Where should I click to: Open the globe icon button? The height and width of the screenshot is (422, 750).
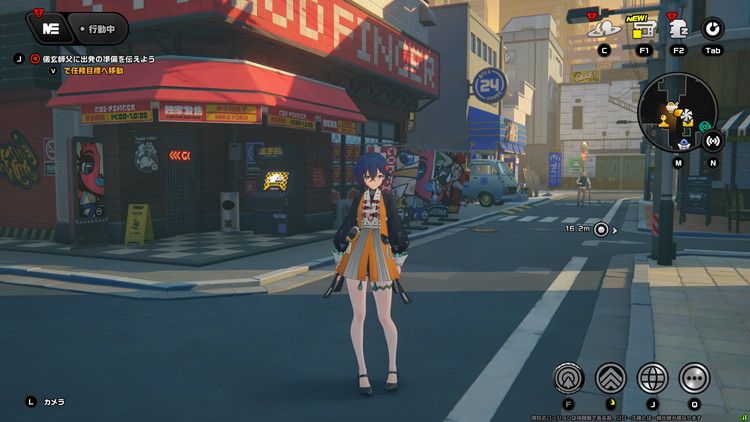click(x=652, y=377)
